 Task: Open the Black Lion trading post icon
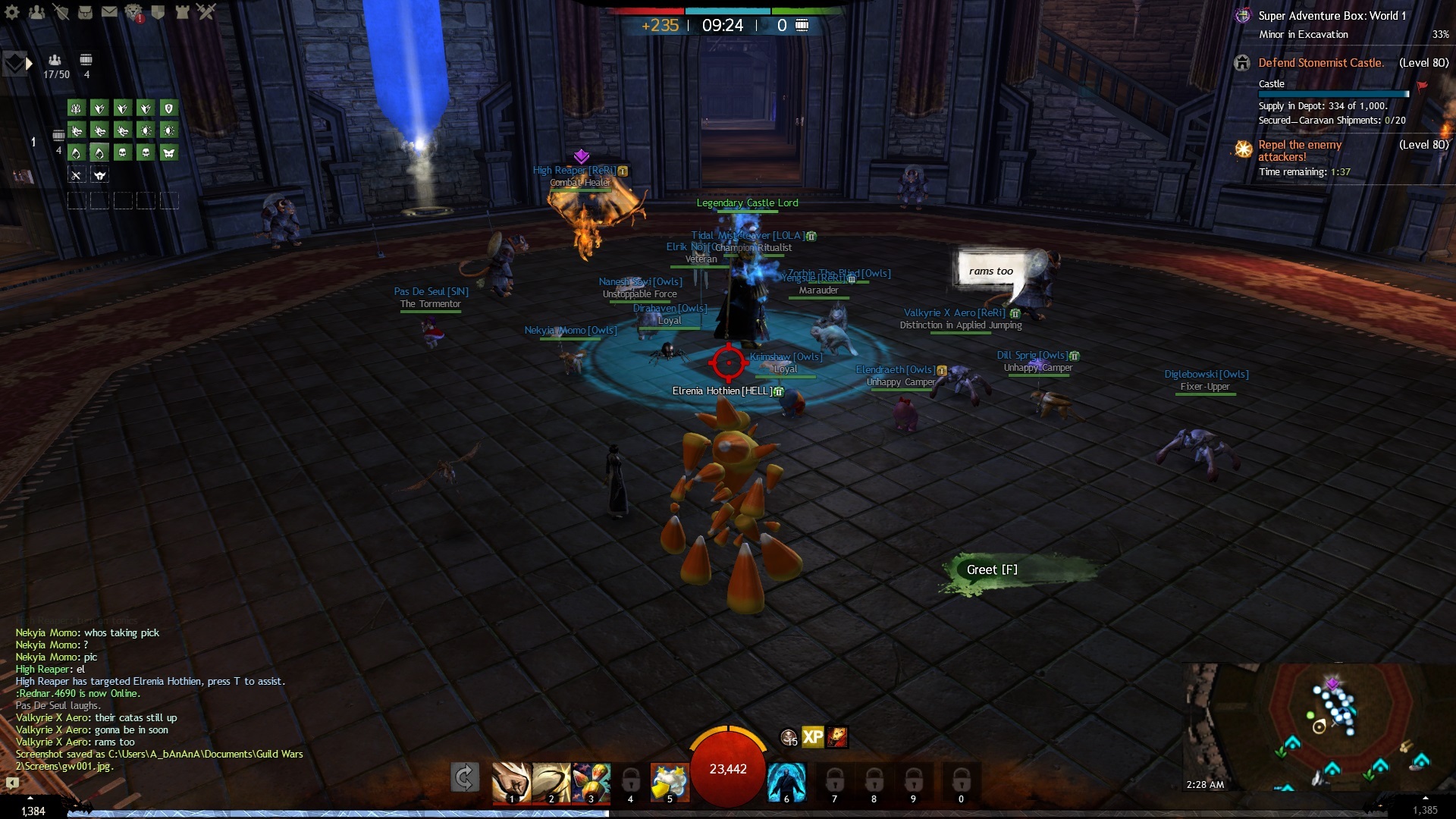(x=133, y=12)
